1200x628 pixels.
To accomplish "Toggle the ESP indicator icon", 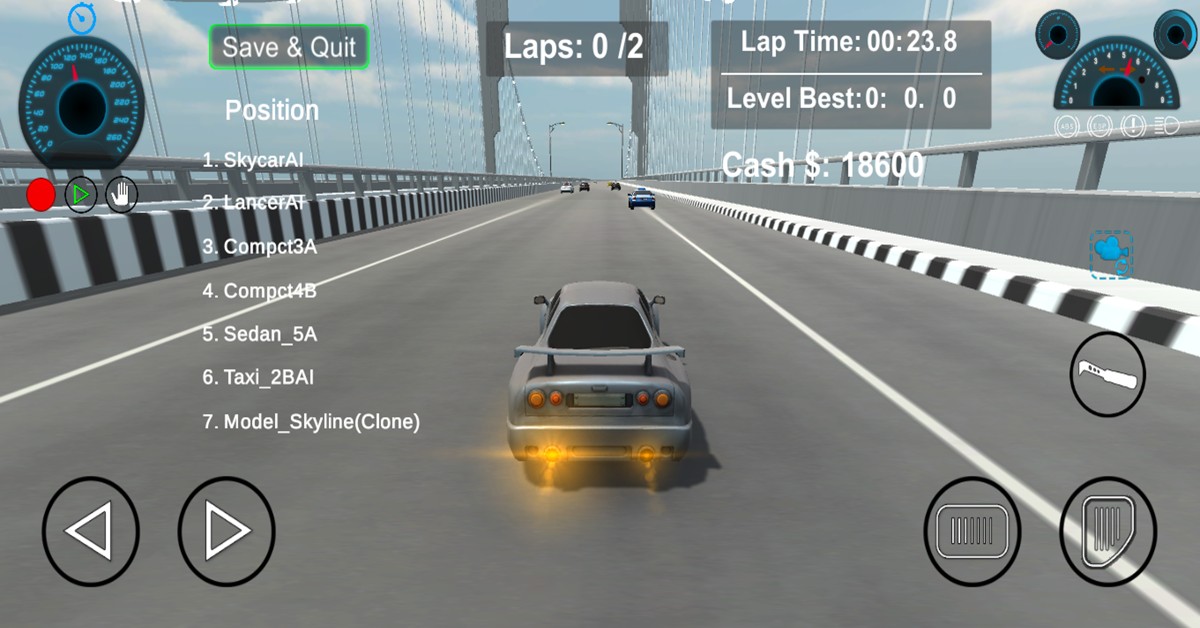I will coord(1100,127).
